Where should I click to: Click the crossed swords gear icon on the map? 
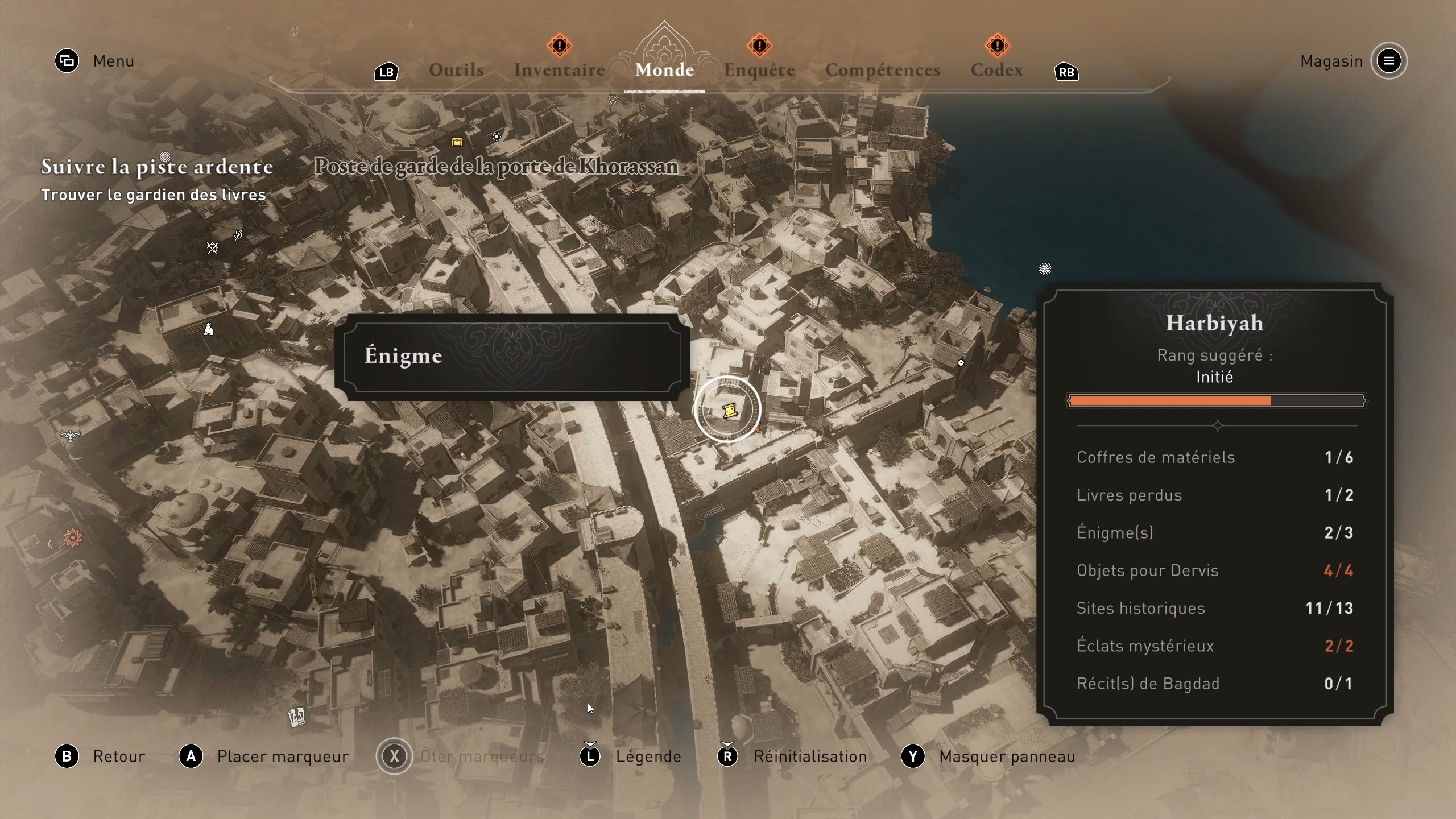tap(212, 249)
